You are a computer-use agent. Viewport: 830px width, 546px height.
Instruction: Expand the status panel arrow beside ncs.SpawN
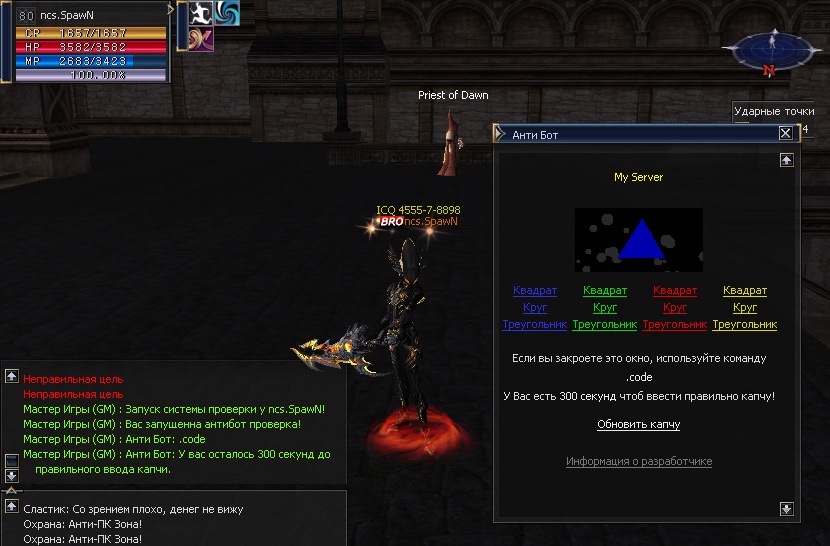click(171, 9)
